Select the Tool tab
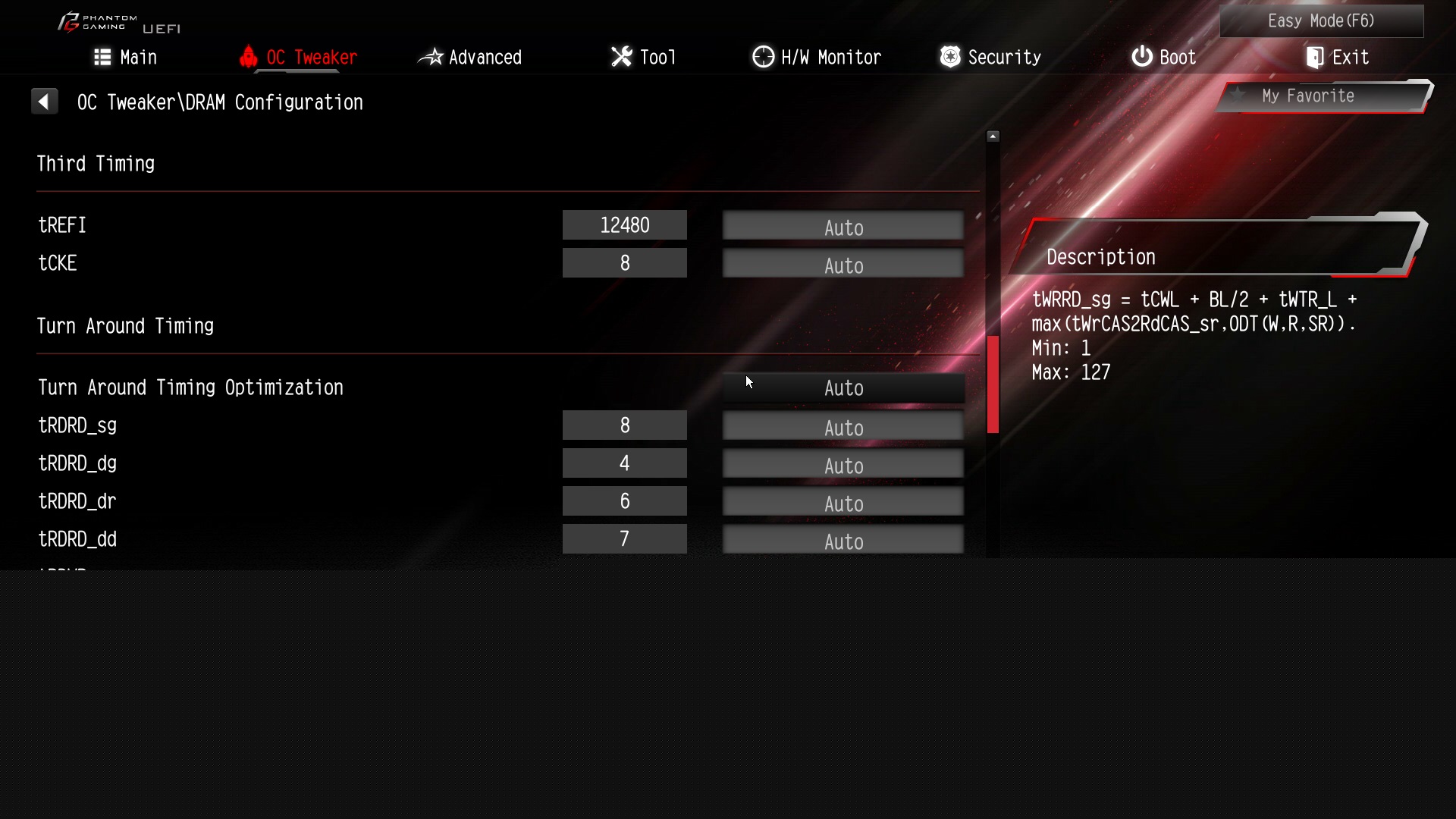Viewport: 1456px width, 819px height. [x=643, y=58]
